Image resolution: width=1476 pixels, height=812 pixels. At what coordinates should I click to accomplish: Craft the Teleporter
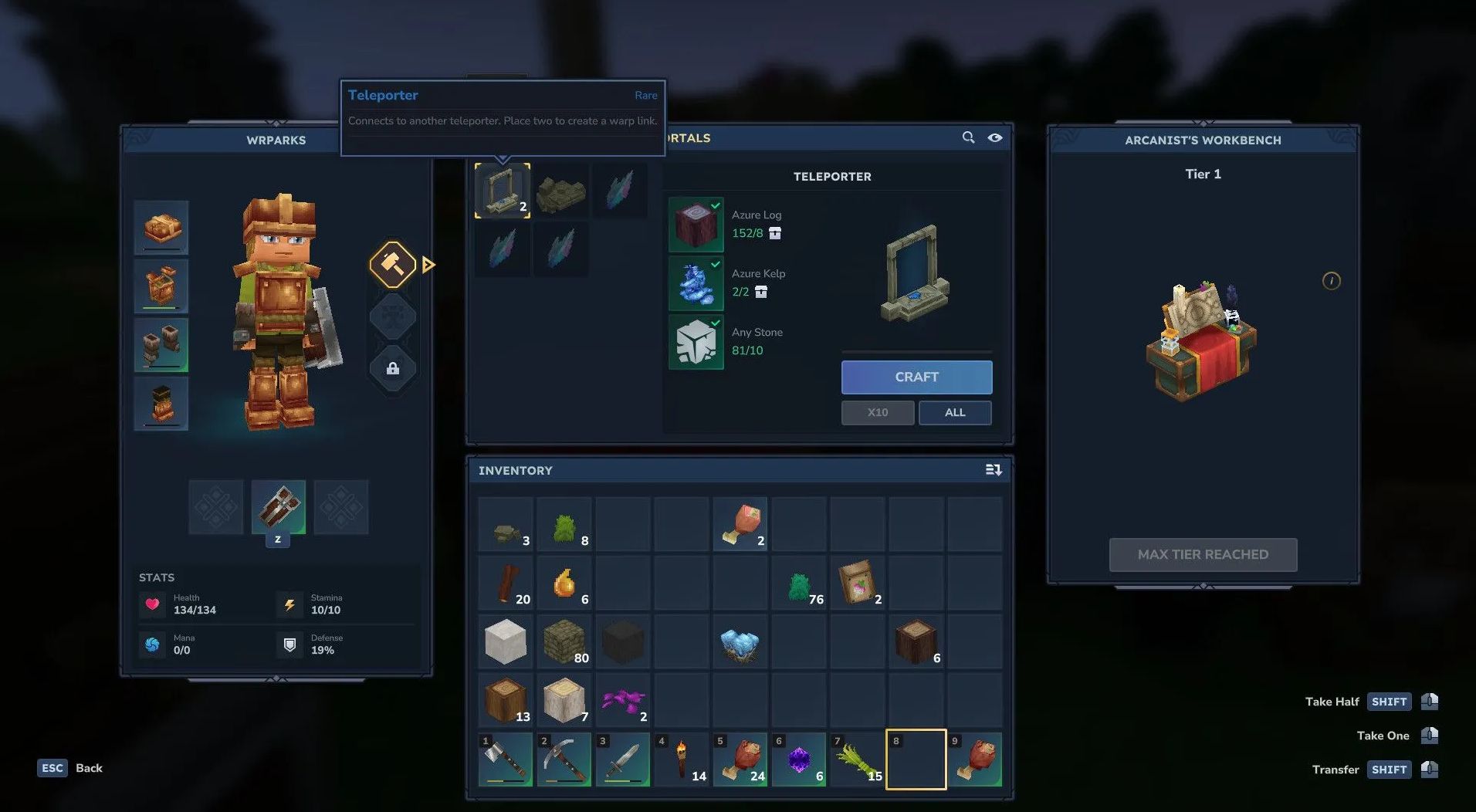916,377
